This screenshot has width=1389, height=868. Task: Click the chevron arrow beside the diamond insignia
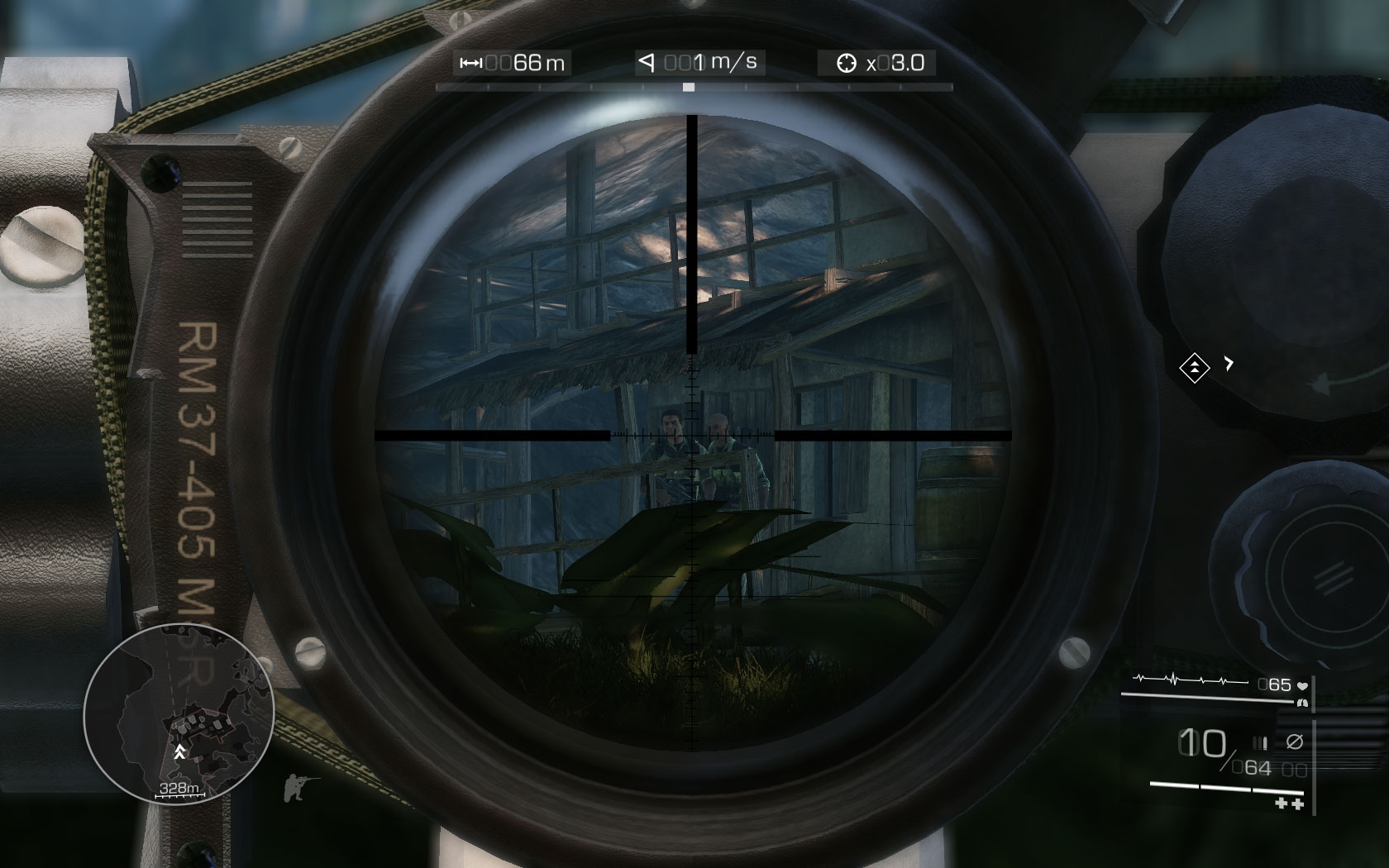coord(1229,361)
